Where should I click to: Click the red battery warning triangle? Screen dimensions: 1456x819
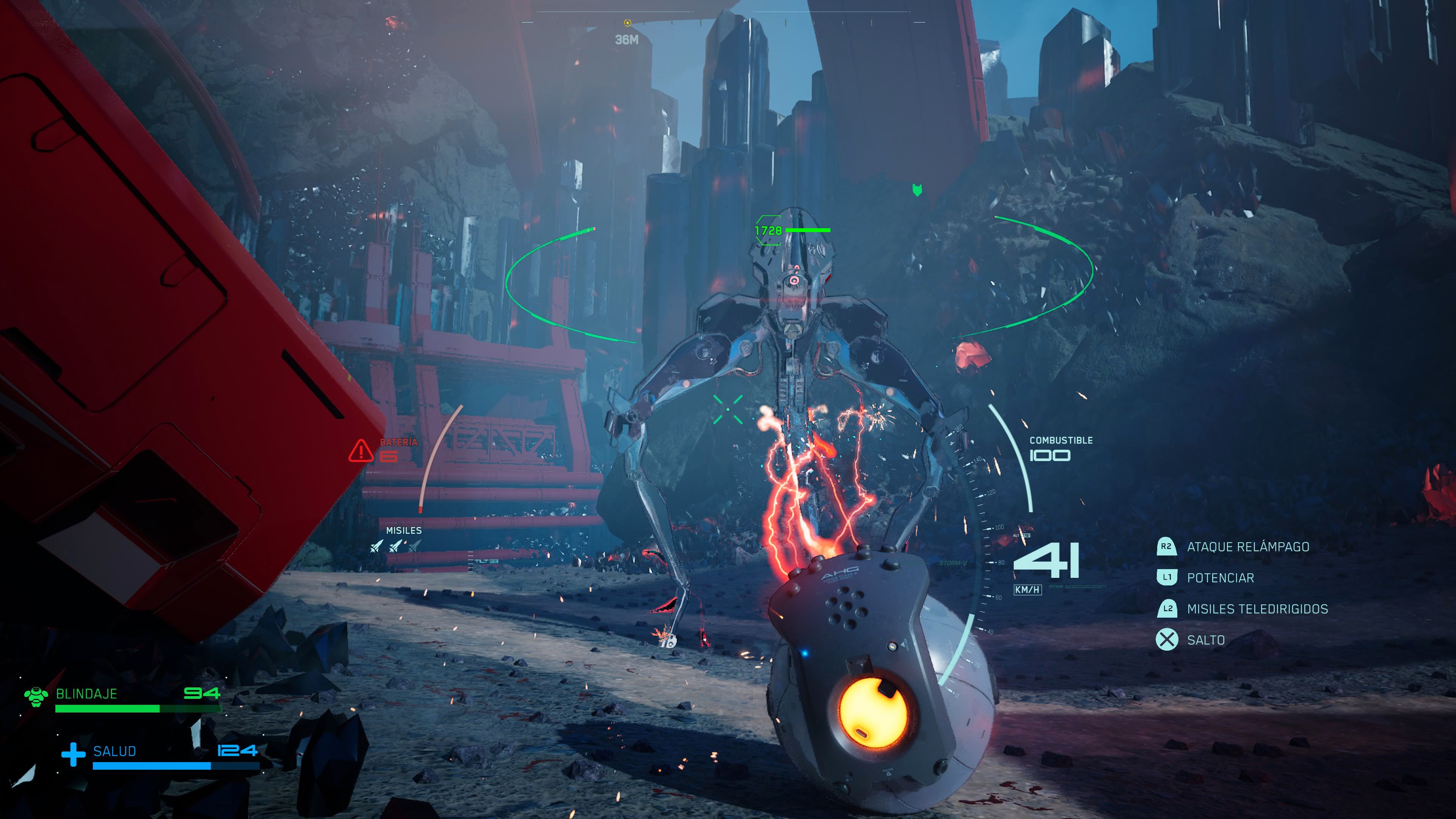pyautogui.click(x=360, y=451)
